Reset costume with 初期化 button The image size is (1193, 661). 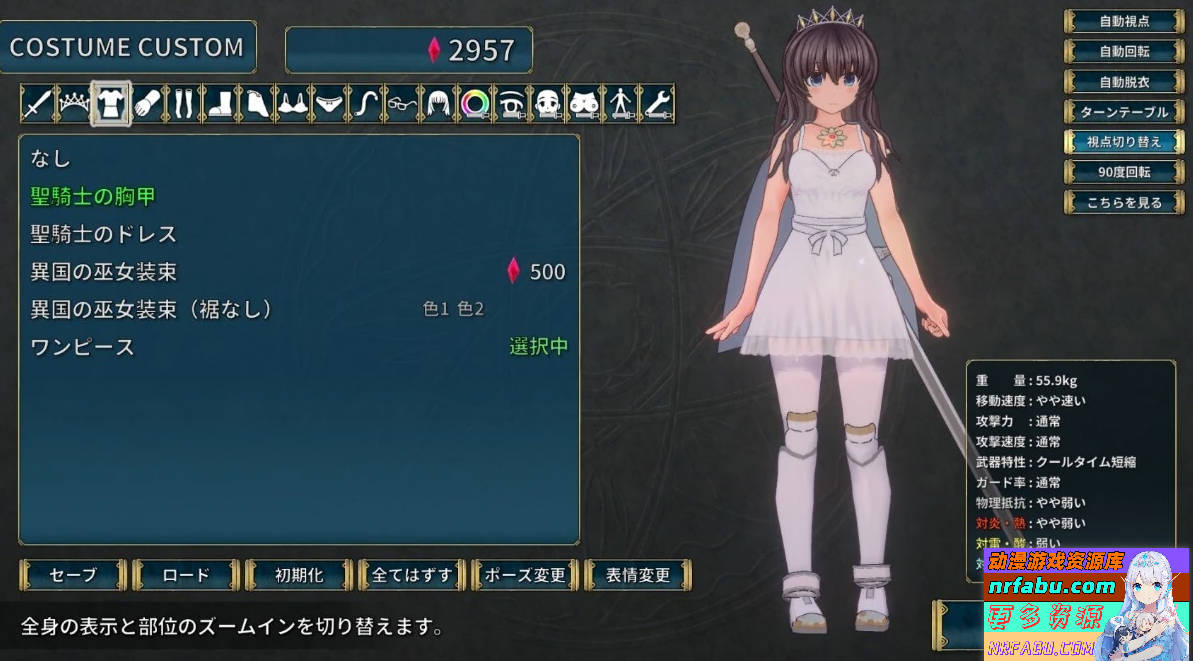point(299,575)
